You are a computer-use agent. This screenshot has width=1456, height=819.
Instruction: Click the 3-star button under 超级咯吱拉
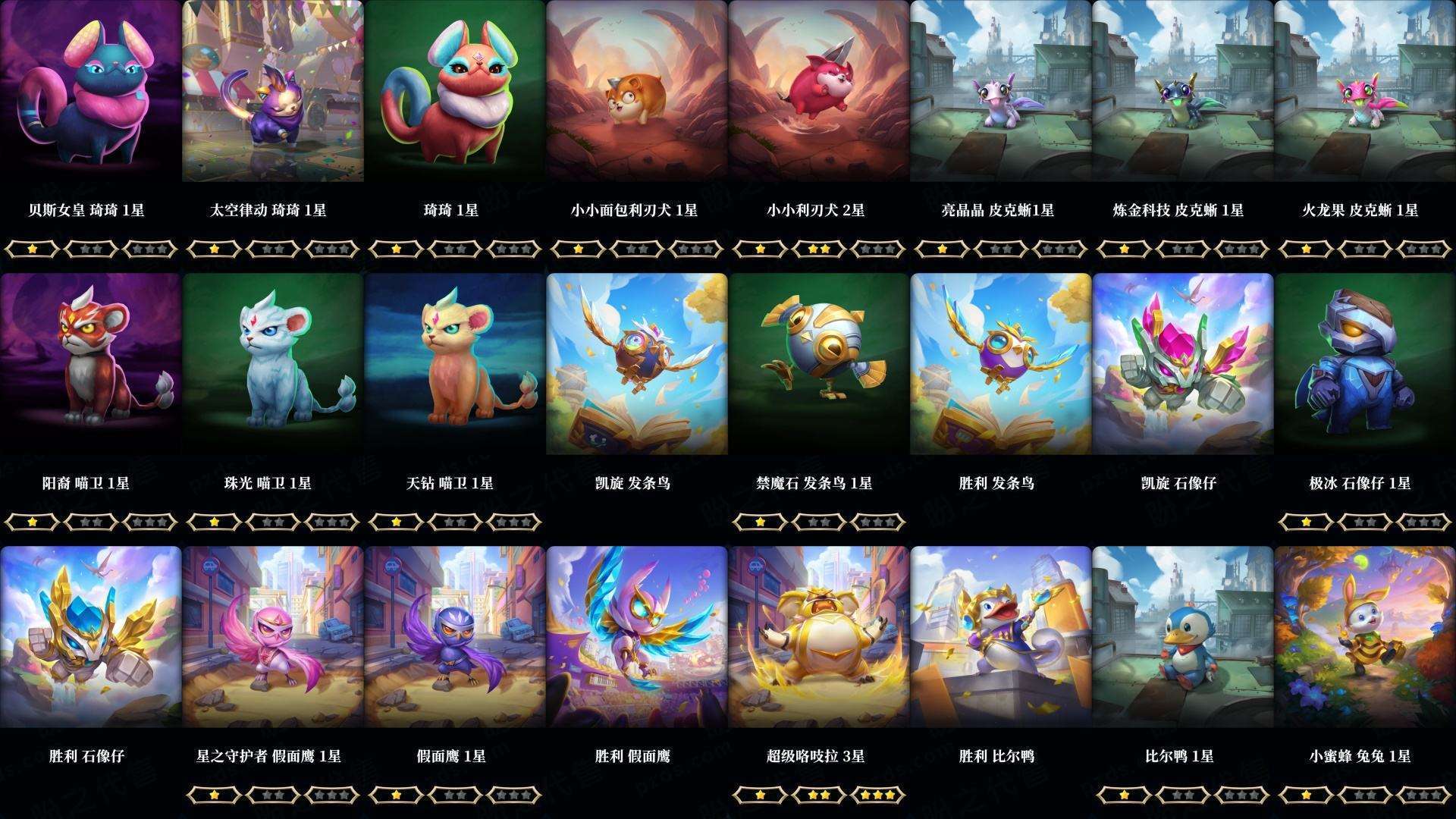click(x=877, y=795)
